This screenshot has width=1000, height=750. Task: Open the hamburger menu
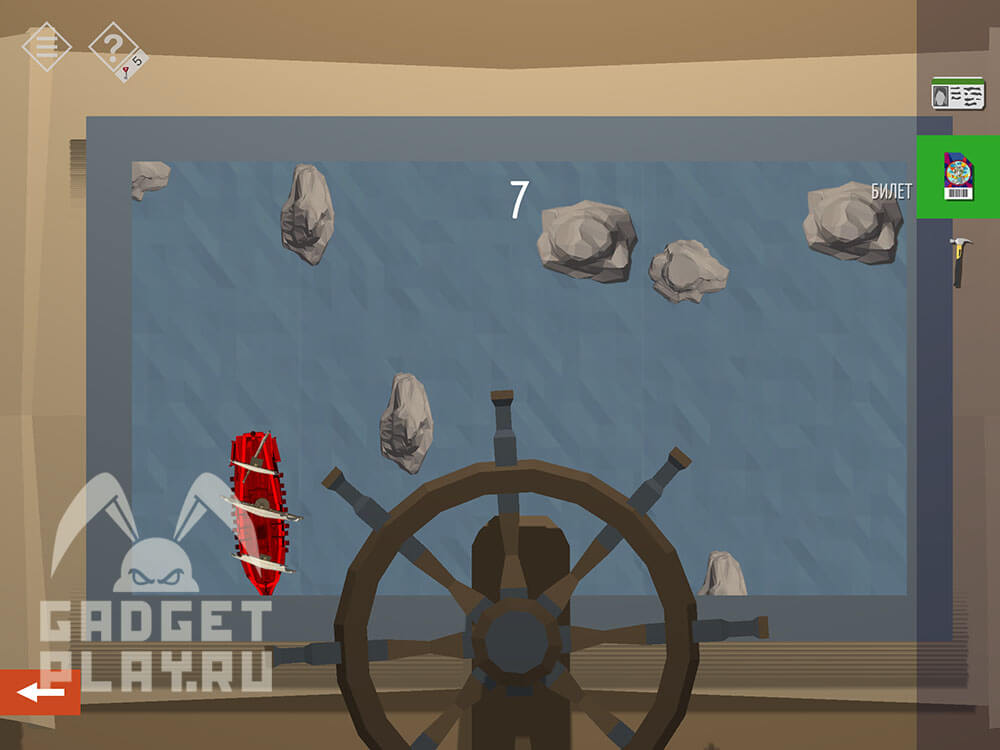click(46, 46)
